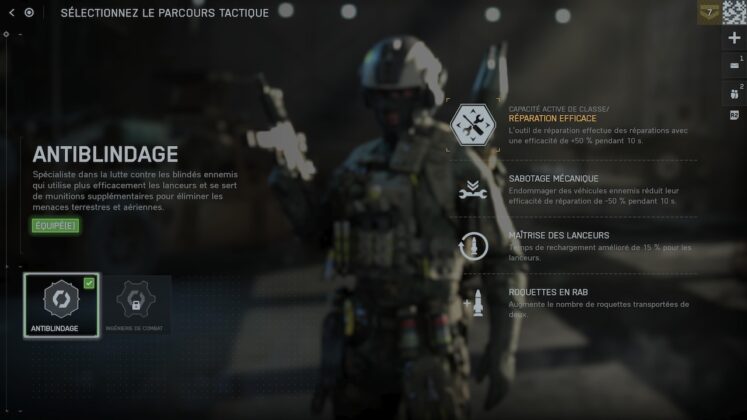Click the circular icon beside the back arrow
Screen dimensions: 747x420
point(29,13)
